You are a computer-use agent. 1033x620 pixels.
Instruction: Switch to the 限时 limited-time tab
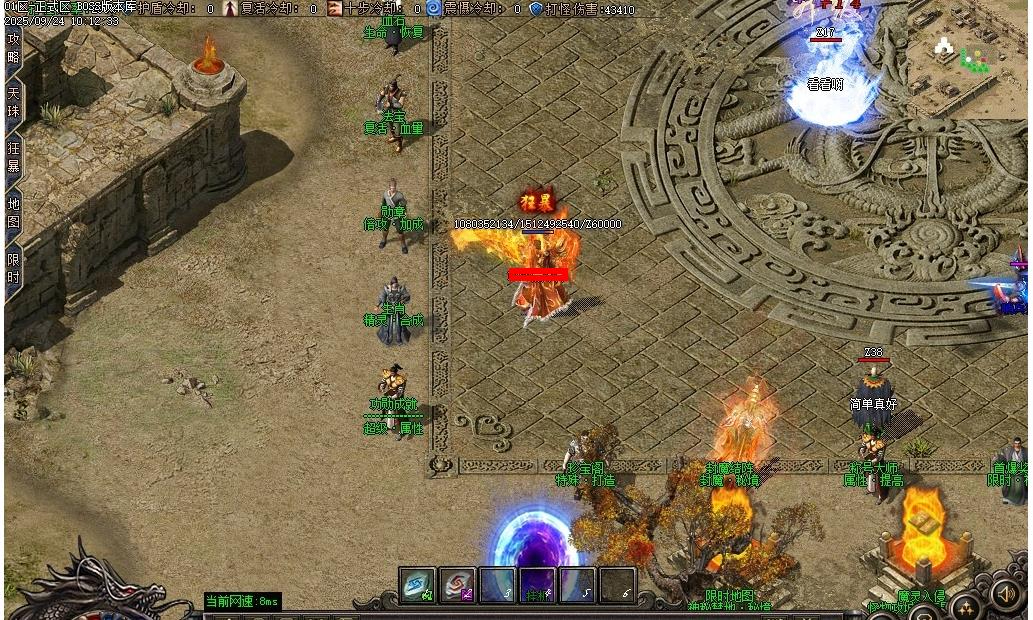[x=14, y=267]
